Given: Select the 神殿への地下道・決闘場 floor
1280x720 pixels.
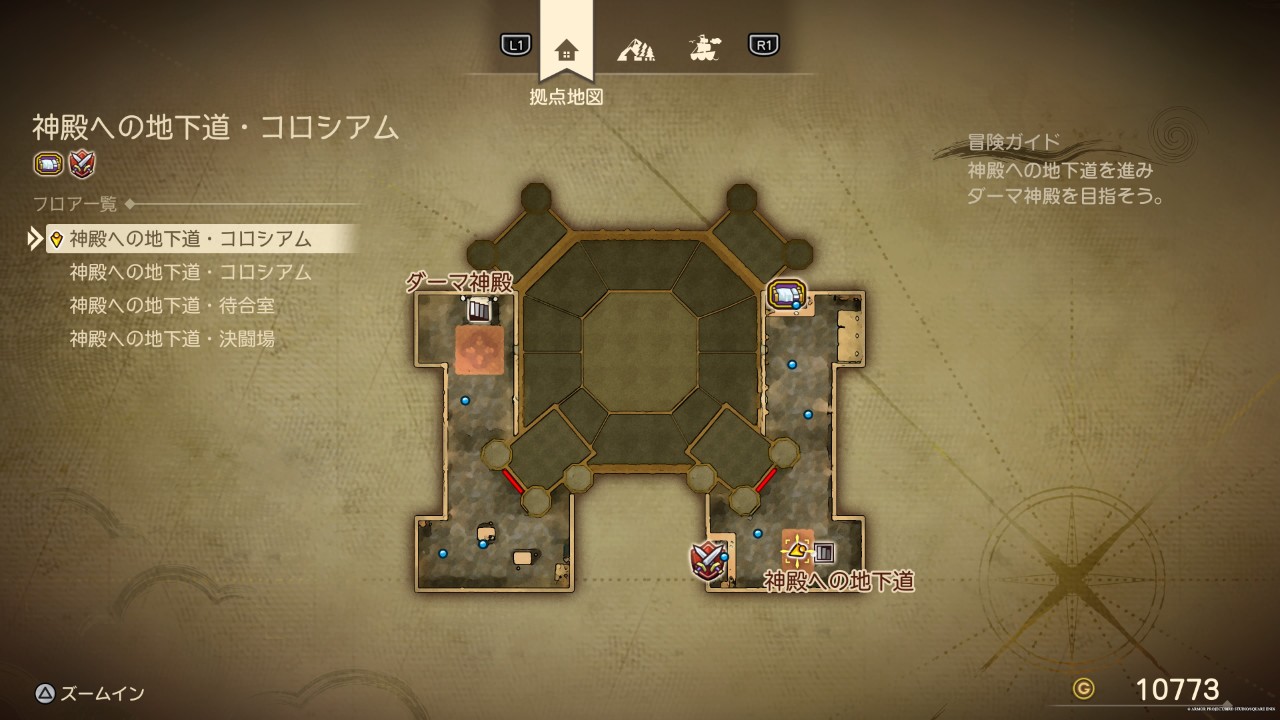Looking at the screenshot, I should [x=172, y=339].
